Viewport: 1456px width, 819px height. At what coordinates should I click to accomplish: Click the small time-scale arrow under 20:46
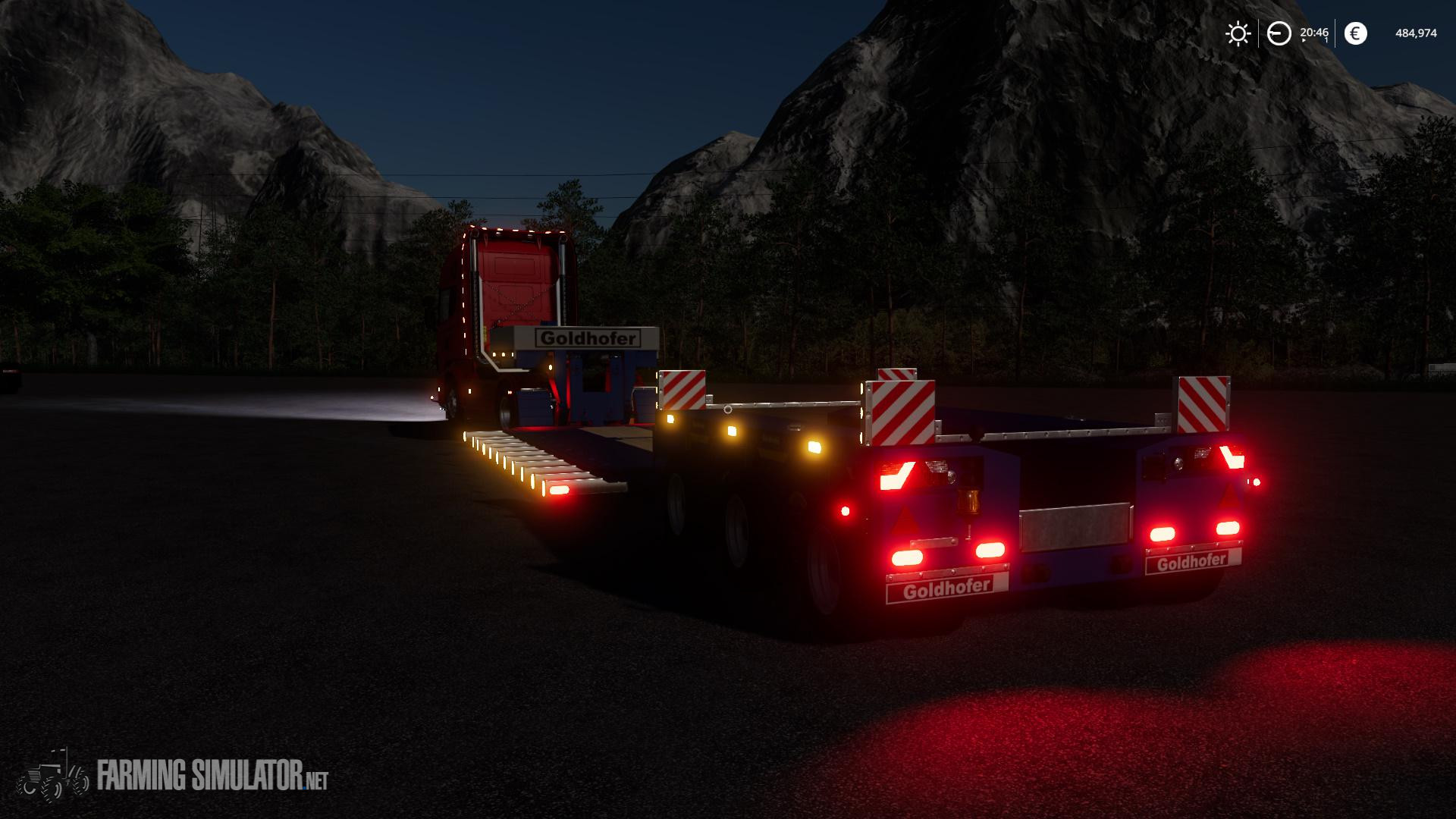coord(1304,40)
